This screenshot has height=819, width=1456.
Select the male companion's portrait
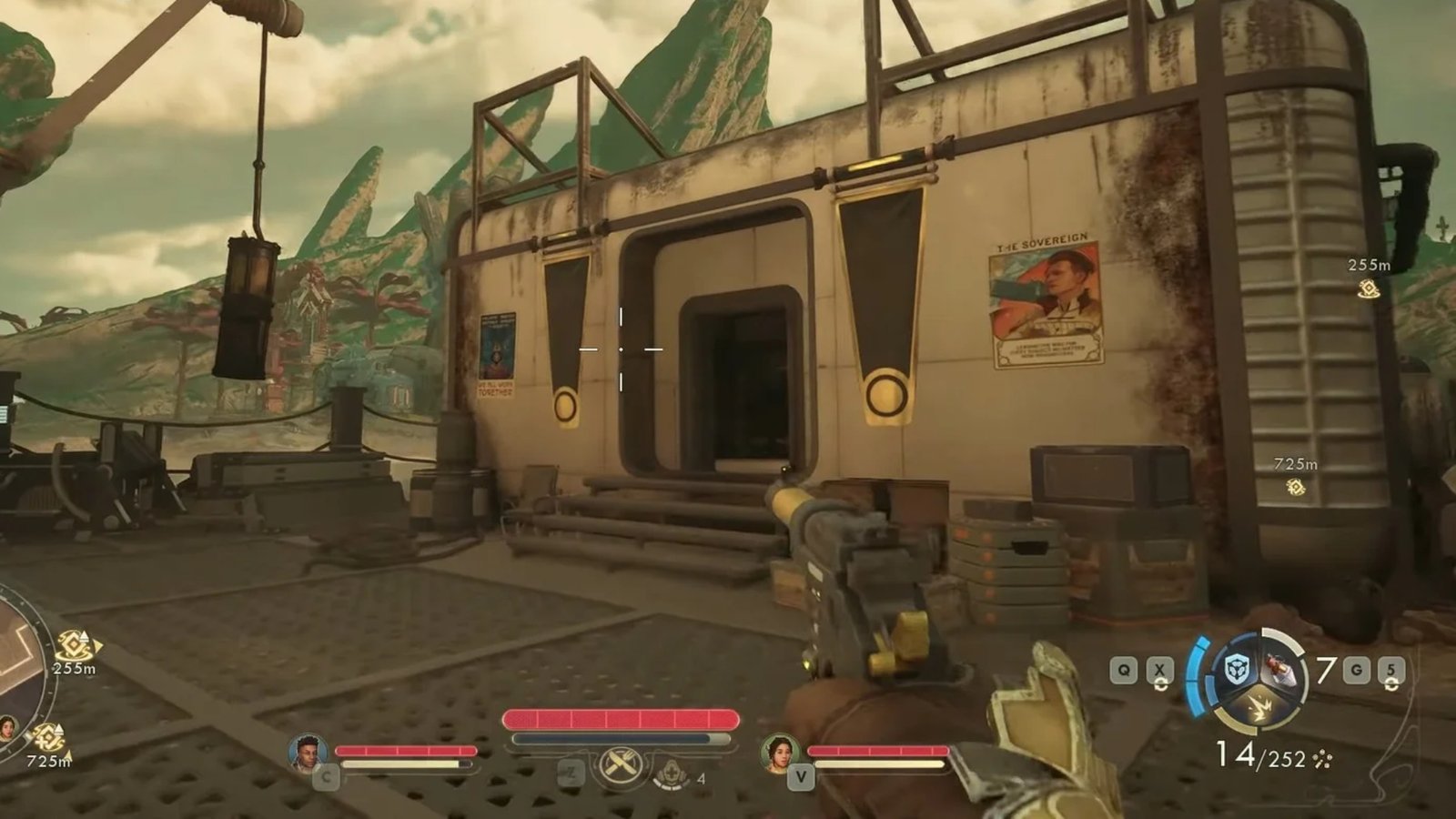308,753
